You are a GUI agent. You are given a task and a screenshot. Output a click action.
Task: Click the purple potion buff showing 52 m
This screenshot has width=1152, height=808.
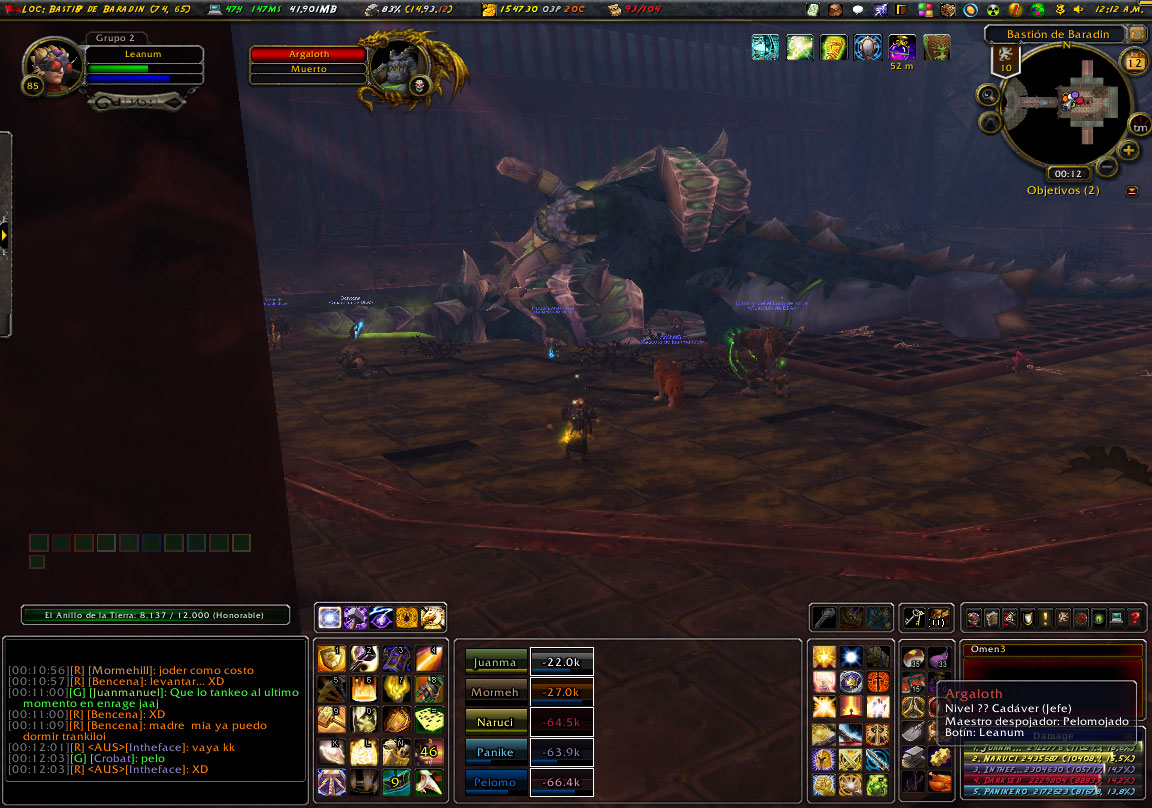[902, 47]
